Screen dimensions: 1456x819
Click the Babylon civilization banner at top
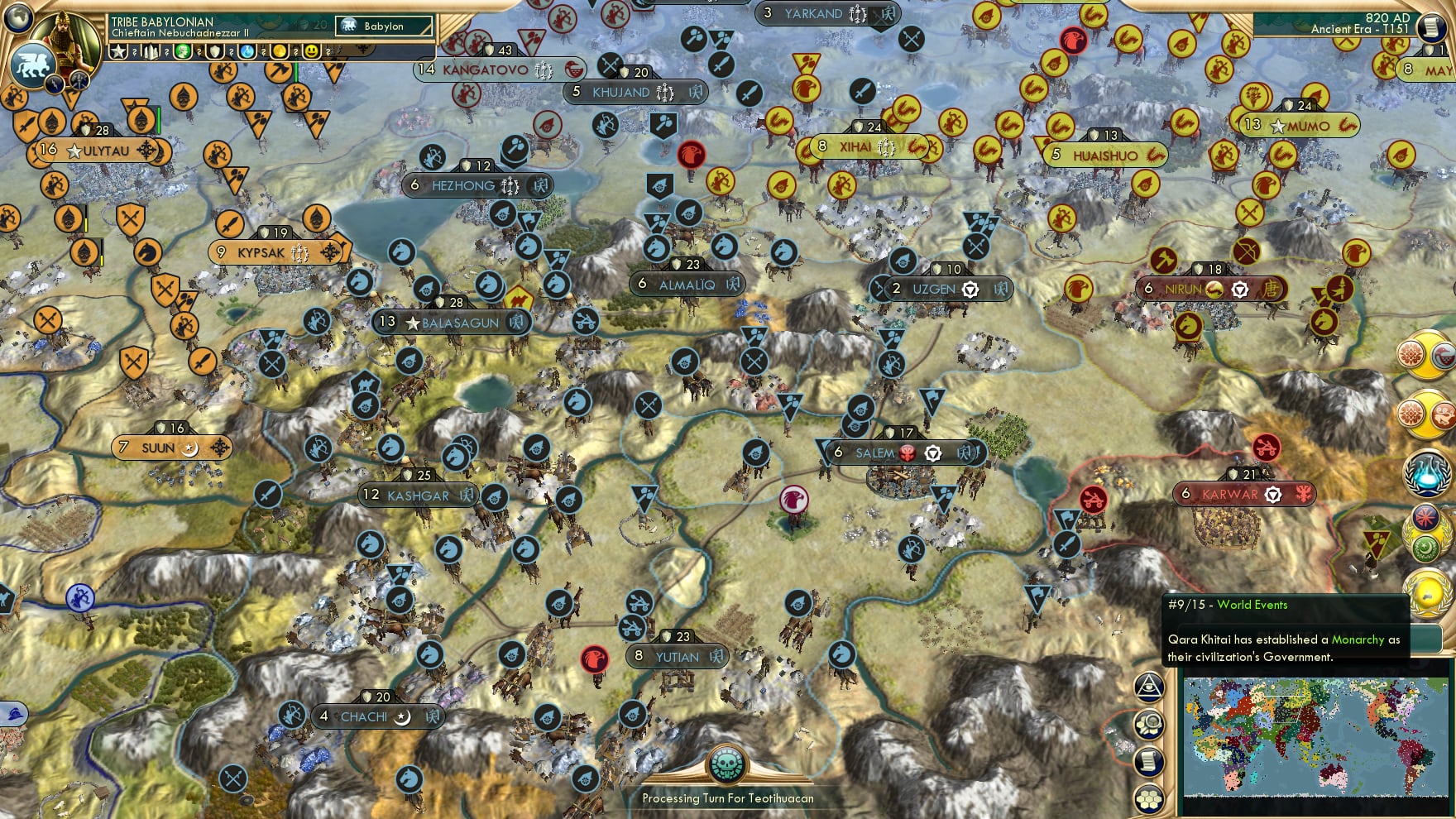click(385, 26)
